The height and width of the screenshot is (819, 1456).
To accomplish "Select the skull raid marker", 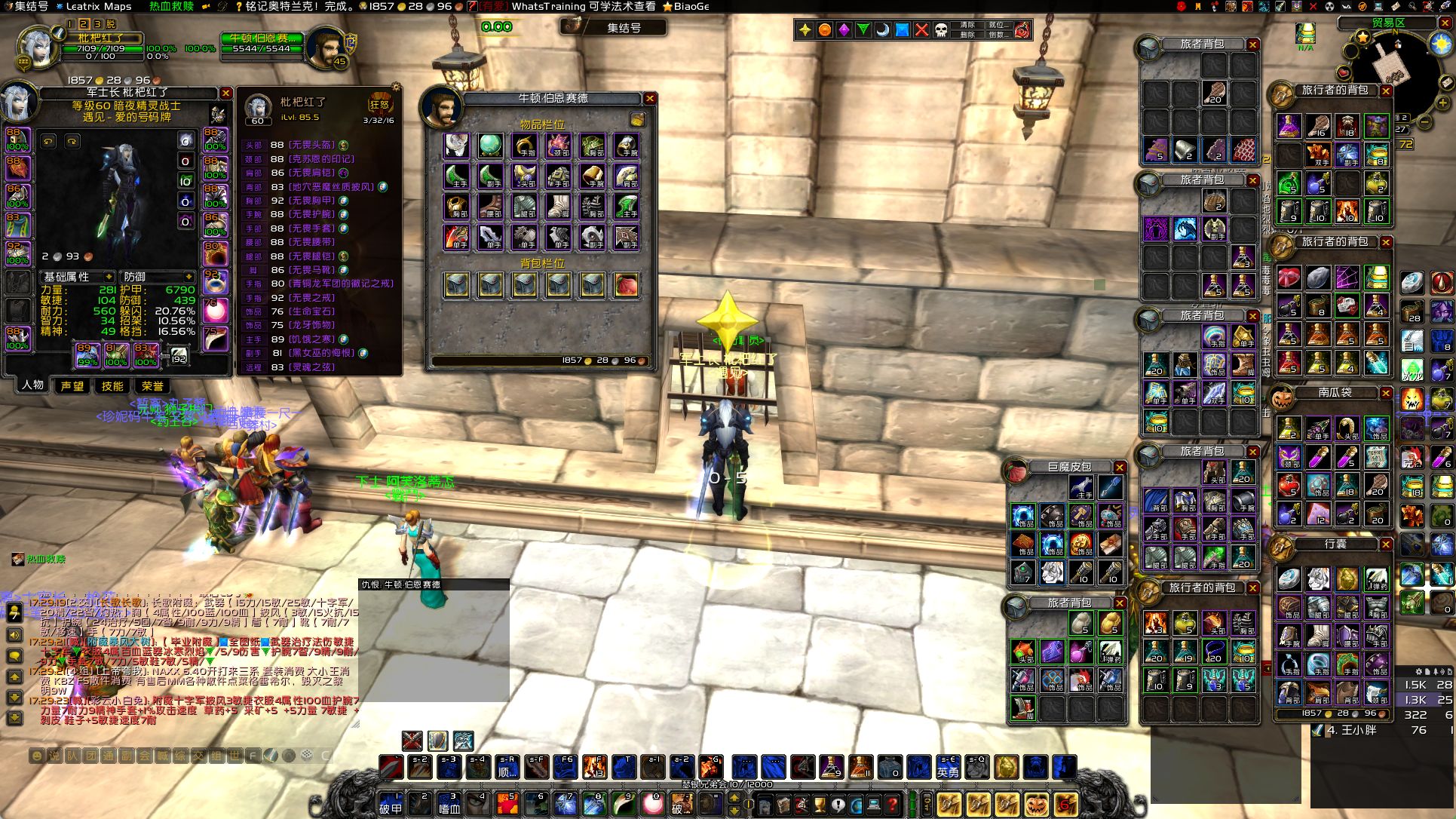I will pyautogui.click(x=941, y=30).
